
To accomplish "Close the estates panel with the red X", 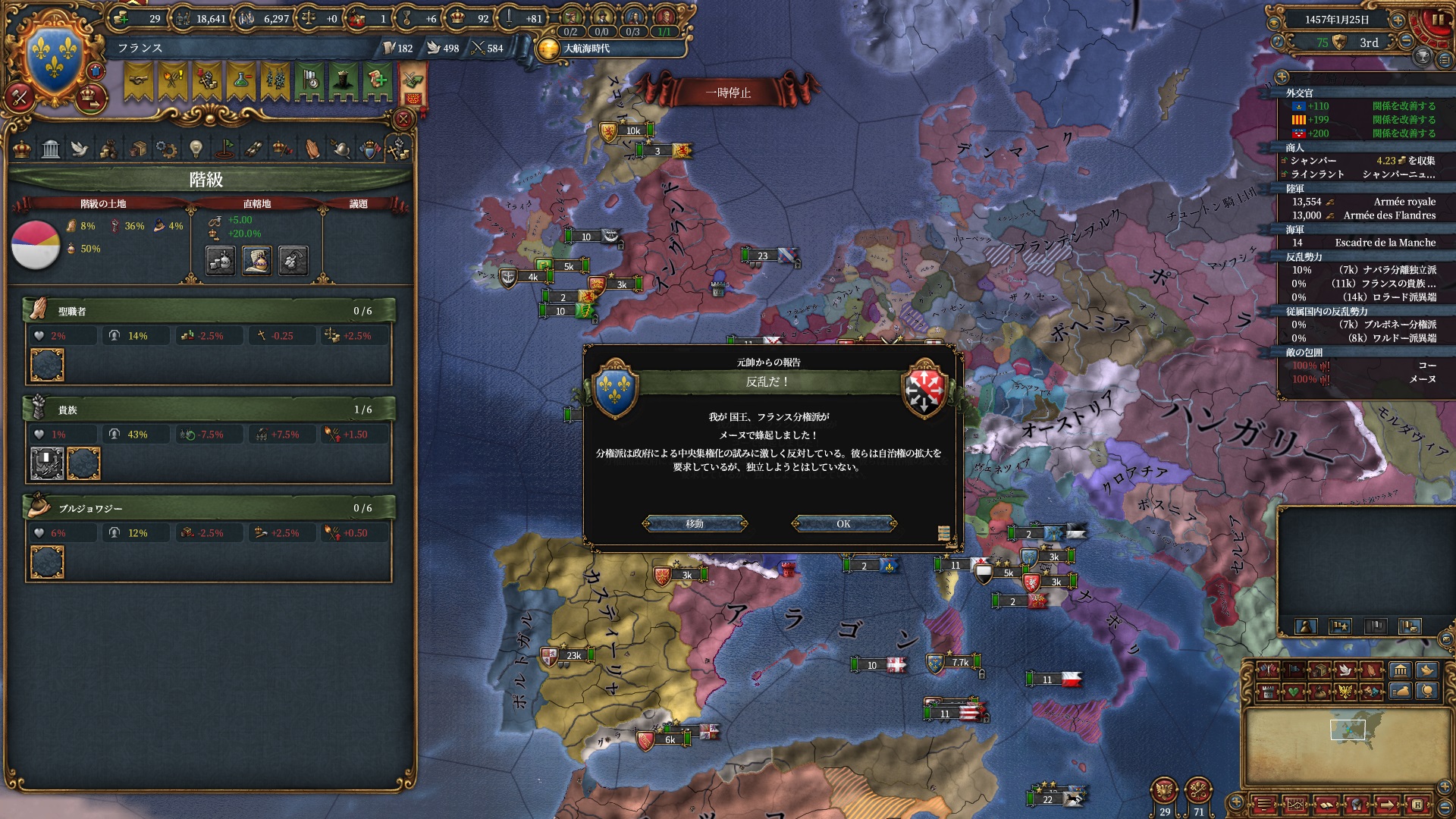I will (403, 119).
